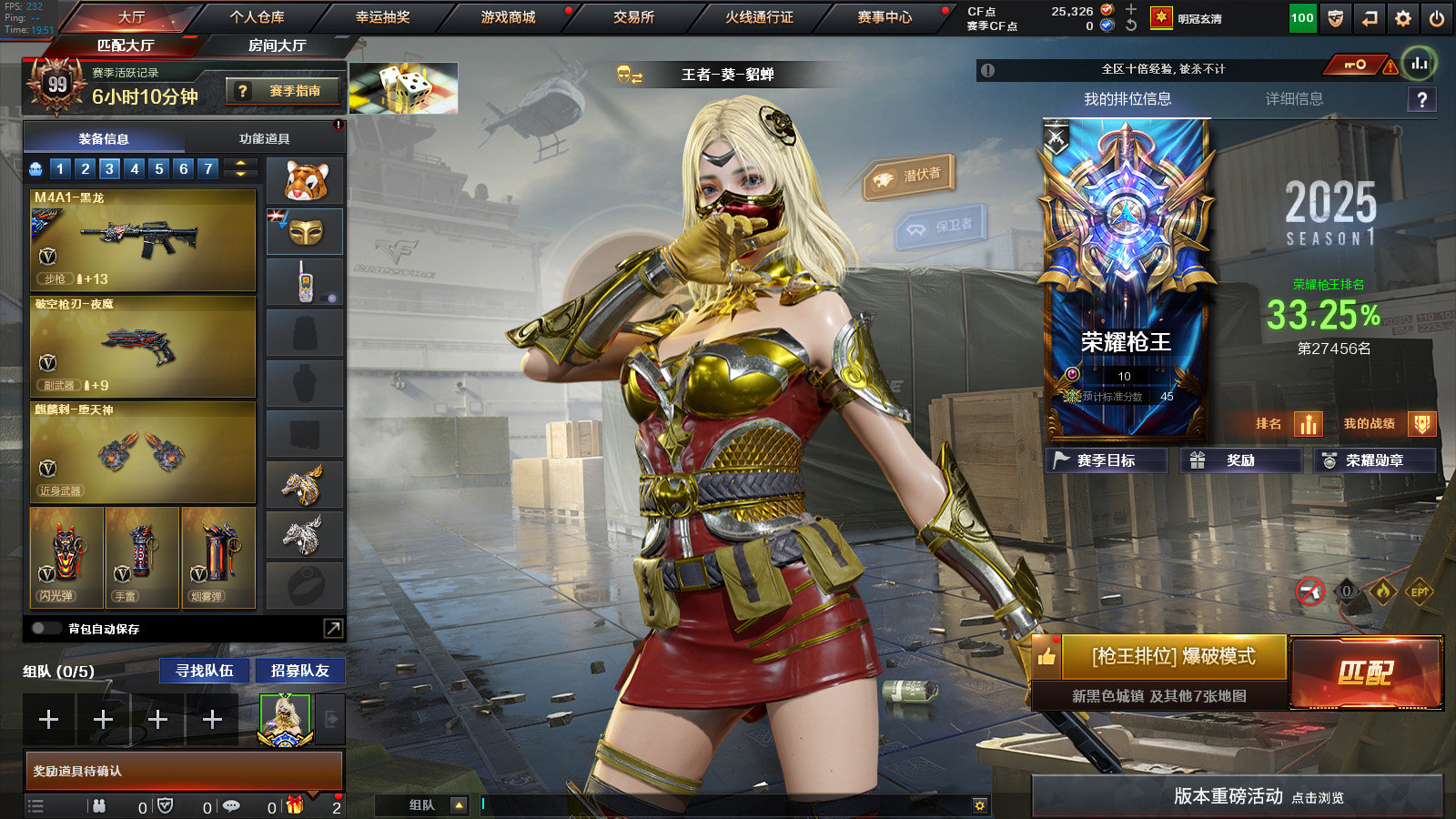Switch to the 房间大厅 tab

(277, 45)
